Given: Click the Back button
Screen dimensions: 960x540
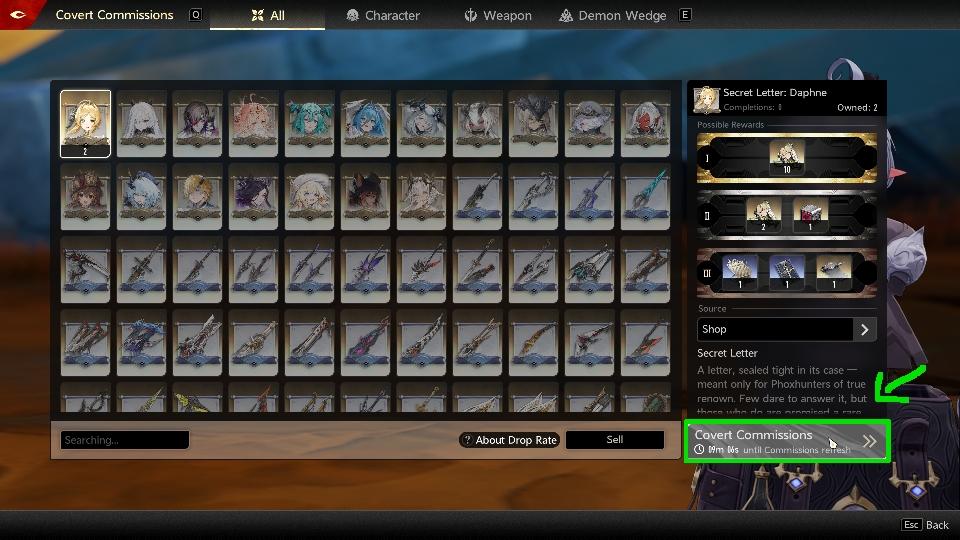Looking at the screenshot, I should pos(925,525).
